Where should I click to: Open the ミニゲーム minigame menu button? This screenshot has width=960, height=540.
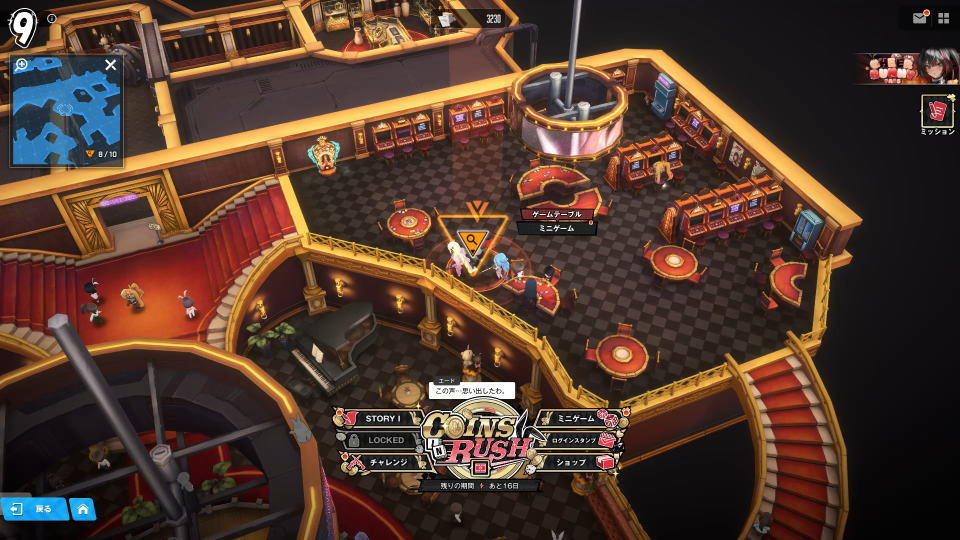coord(575,419)
